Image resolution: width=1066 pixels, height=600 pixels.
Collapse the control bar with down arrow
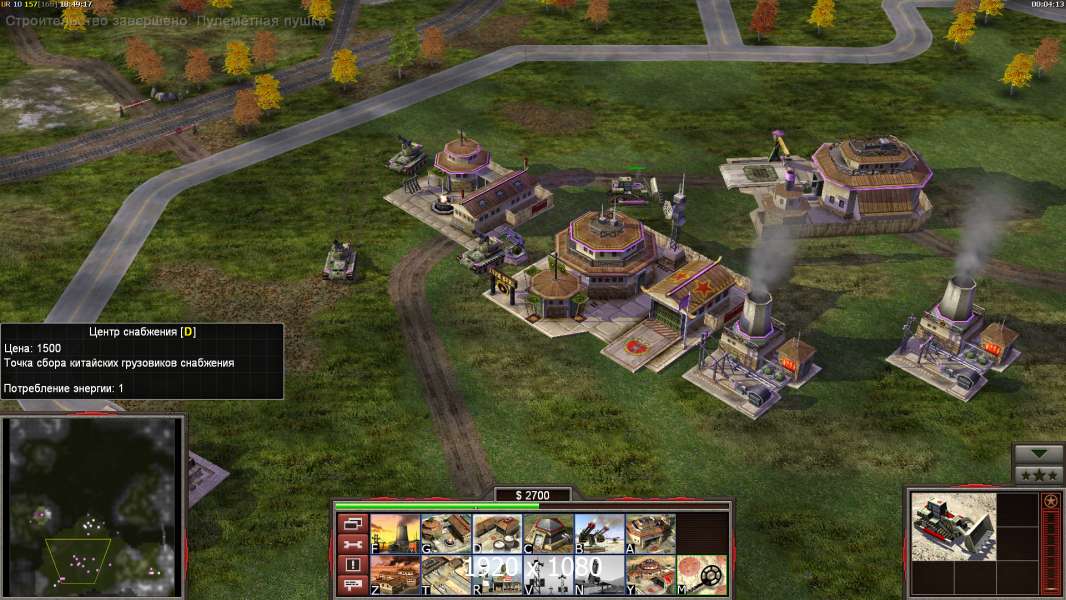pyautogui.click(x=1039, y=454)
